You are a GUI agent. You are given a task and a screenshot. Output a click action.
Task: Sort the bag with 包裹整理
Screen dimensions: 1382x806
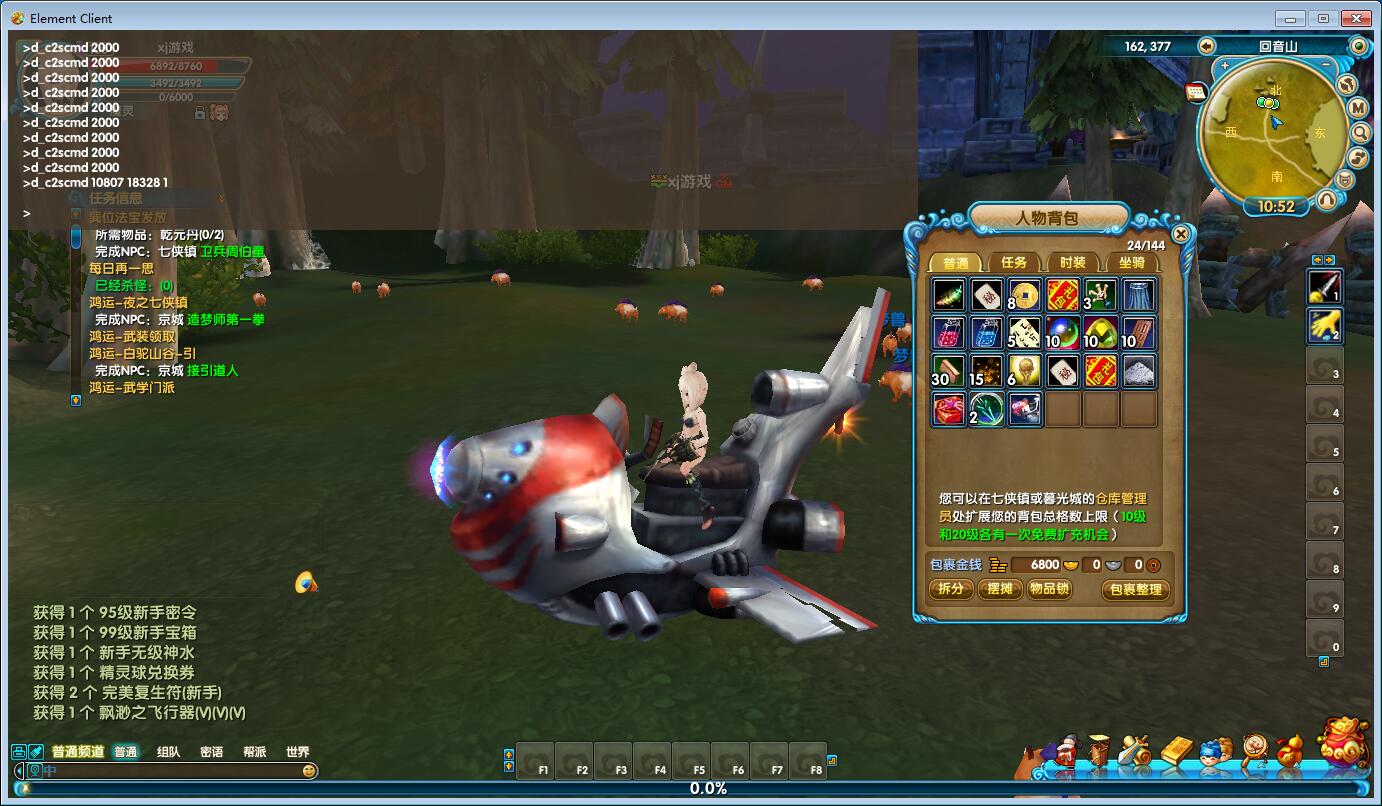[x=1135, y=590]
